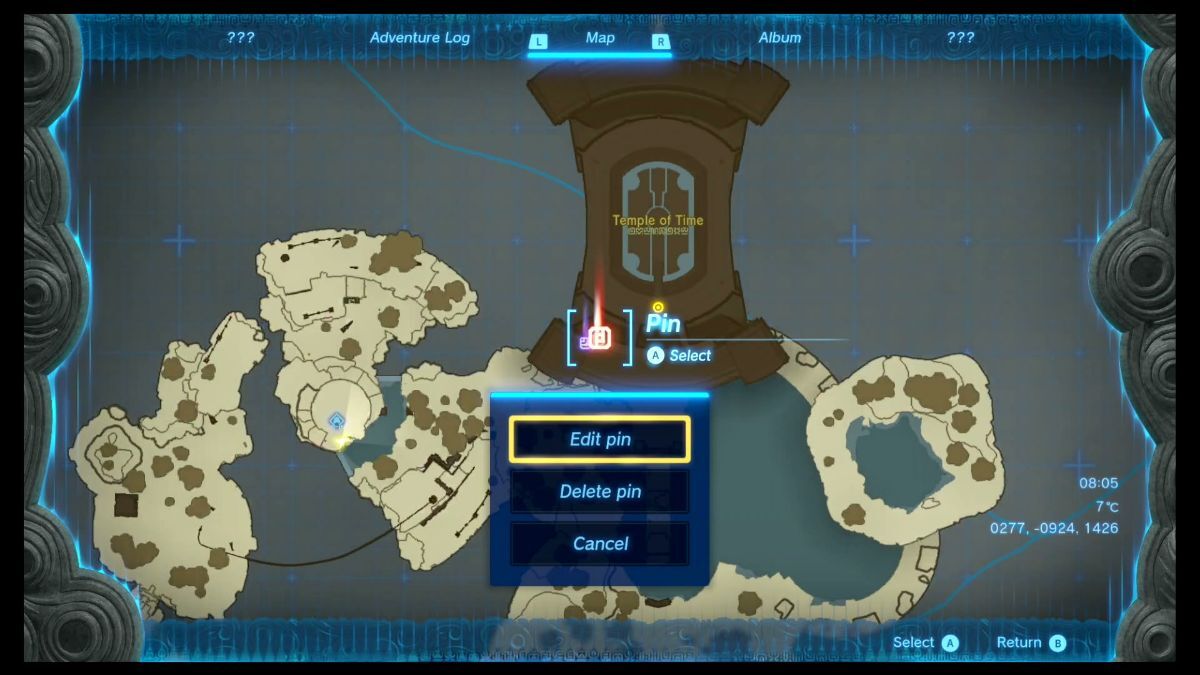Choose the Edit pin option
The image size is (1200, 675).
599,439
